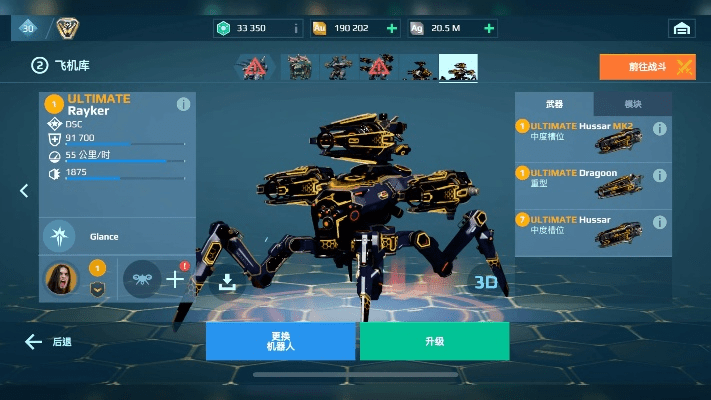Open the hangar home icon
Image resolution: width=711 pixels, height=400 pixels.
pyautogui.click(x=682, y=28)
